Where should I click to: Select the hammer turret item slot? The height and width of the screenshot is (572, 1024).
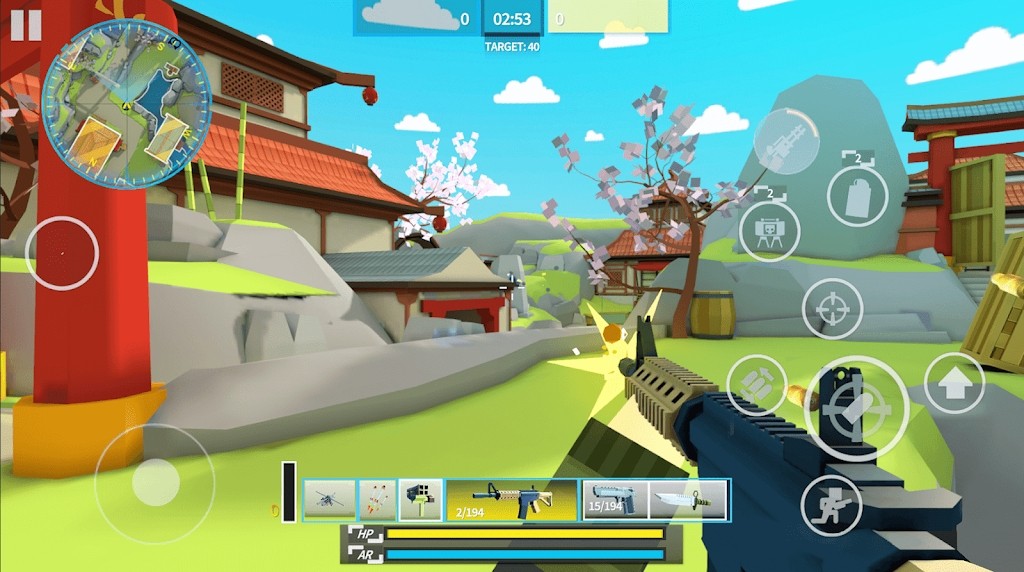click(420, 500)
